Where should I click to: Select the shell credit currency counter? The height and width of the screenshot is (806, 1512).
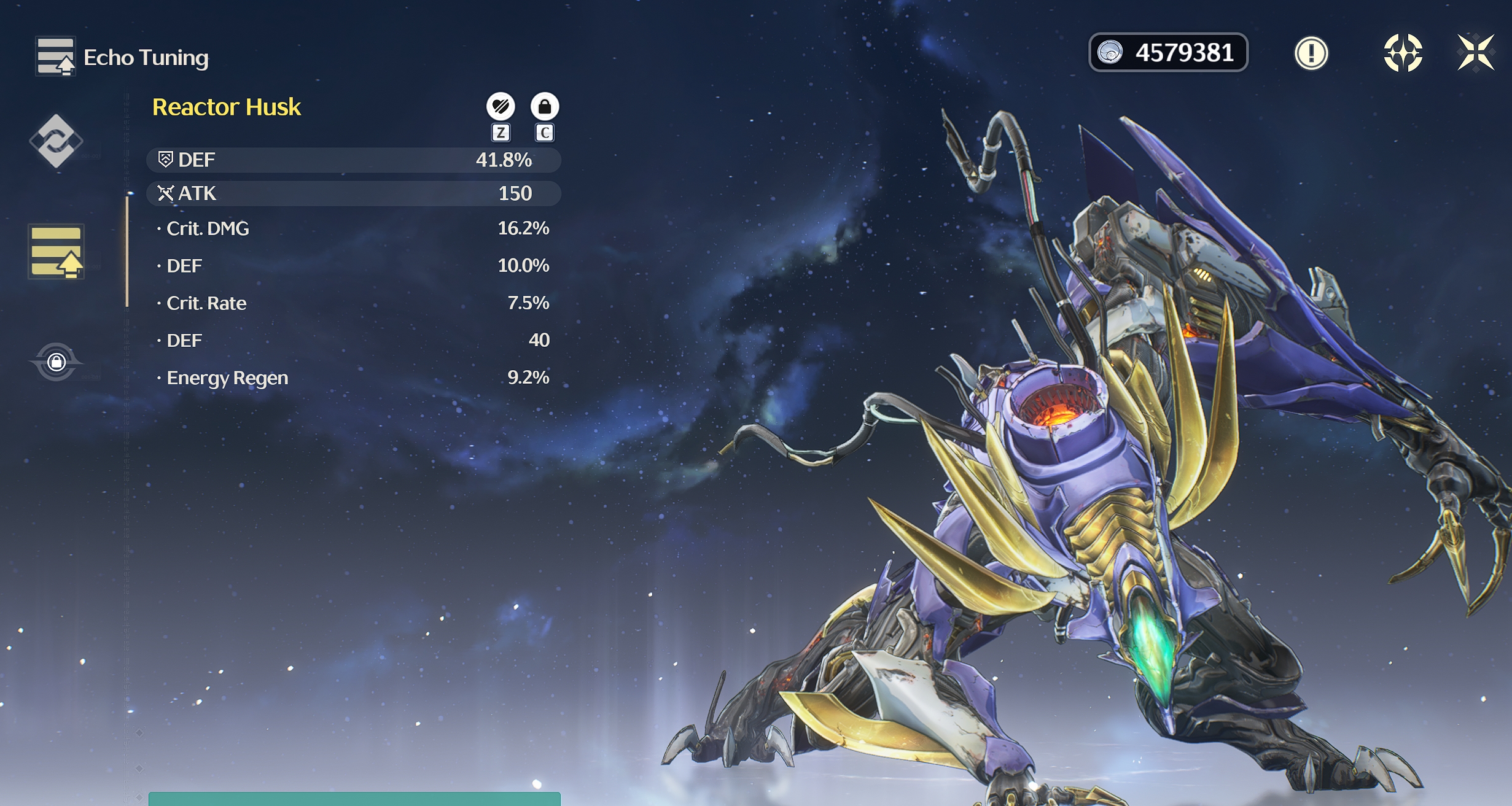tap(1168, 53)
